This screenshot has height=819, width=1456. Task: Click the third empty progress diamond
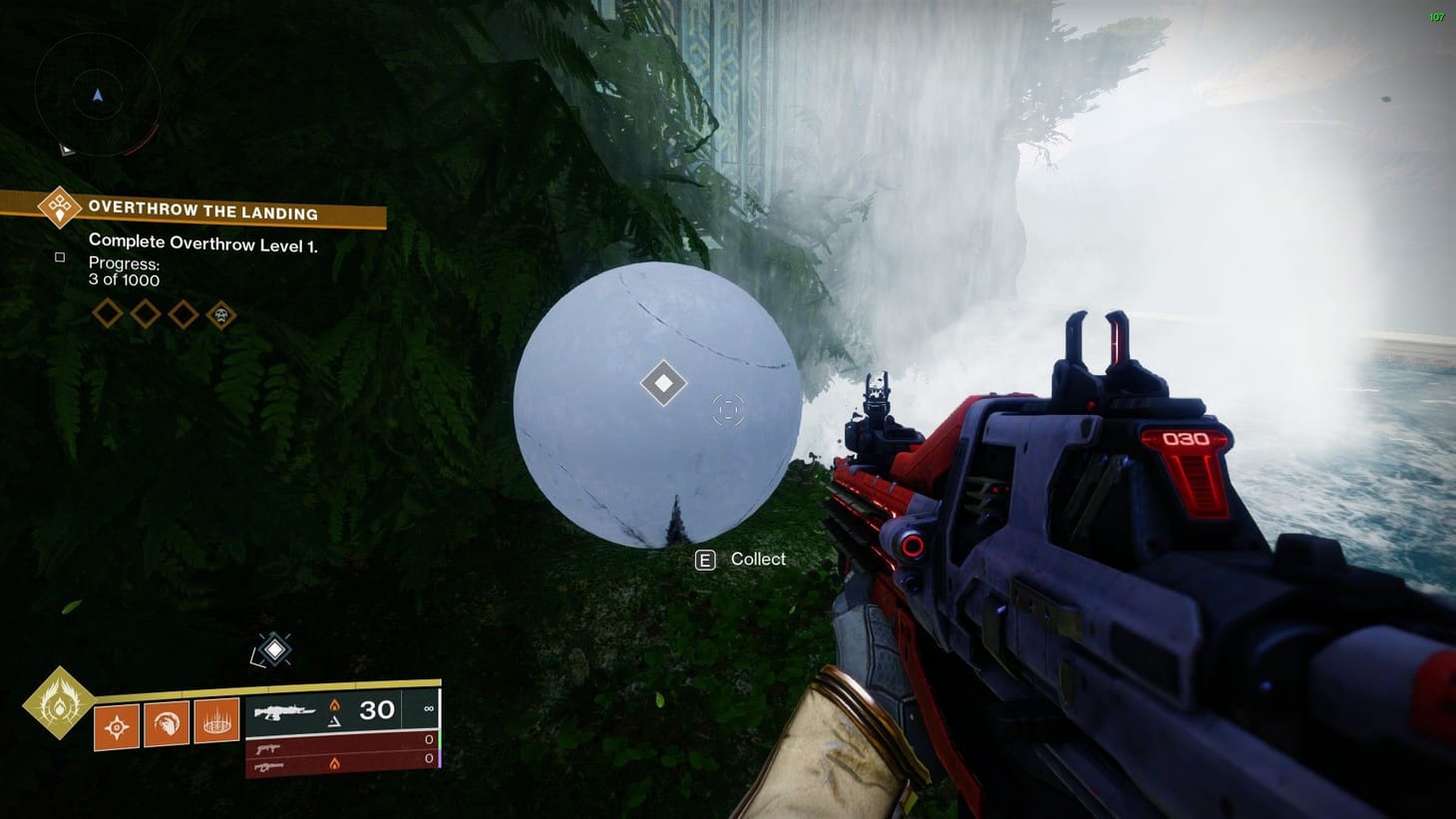pyautogui.click(x=182, y=313)
